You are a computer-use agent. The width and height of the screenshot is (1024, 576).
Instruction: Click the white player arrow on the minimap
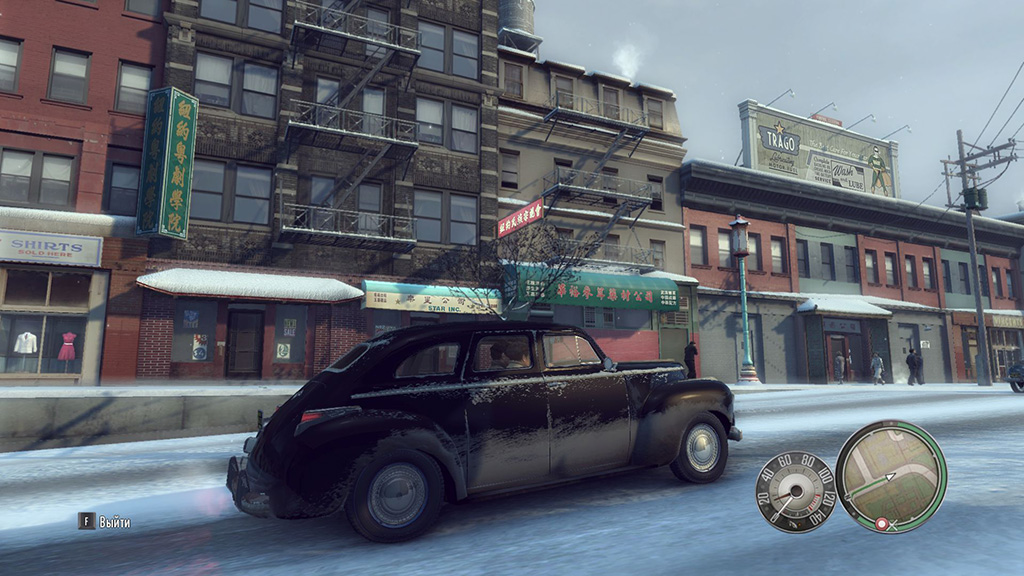(890, 476)
